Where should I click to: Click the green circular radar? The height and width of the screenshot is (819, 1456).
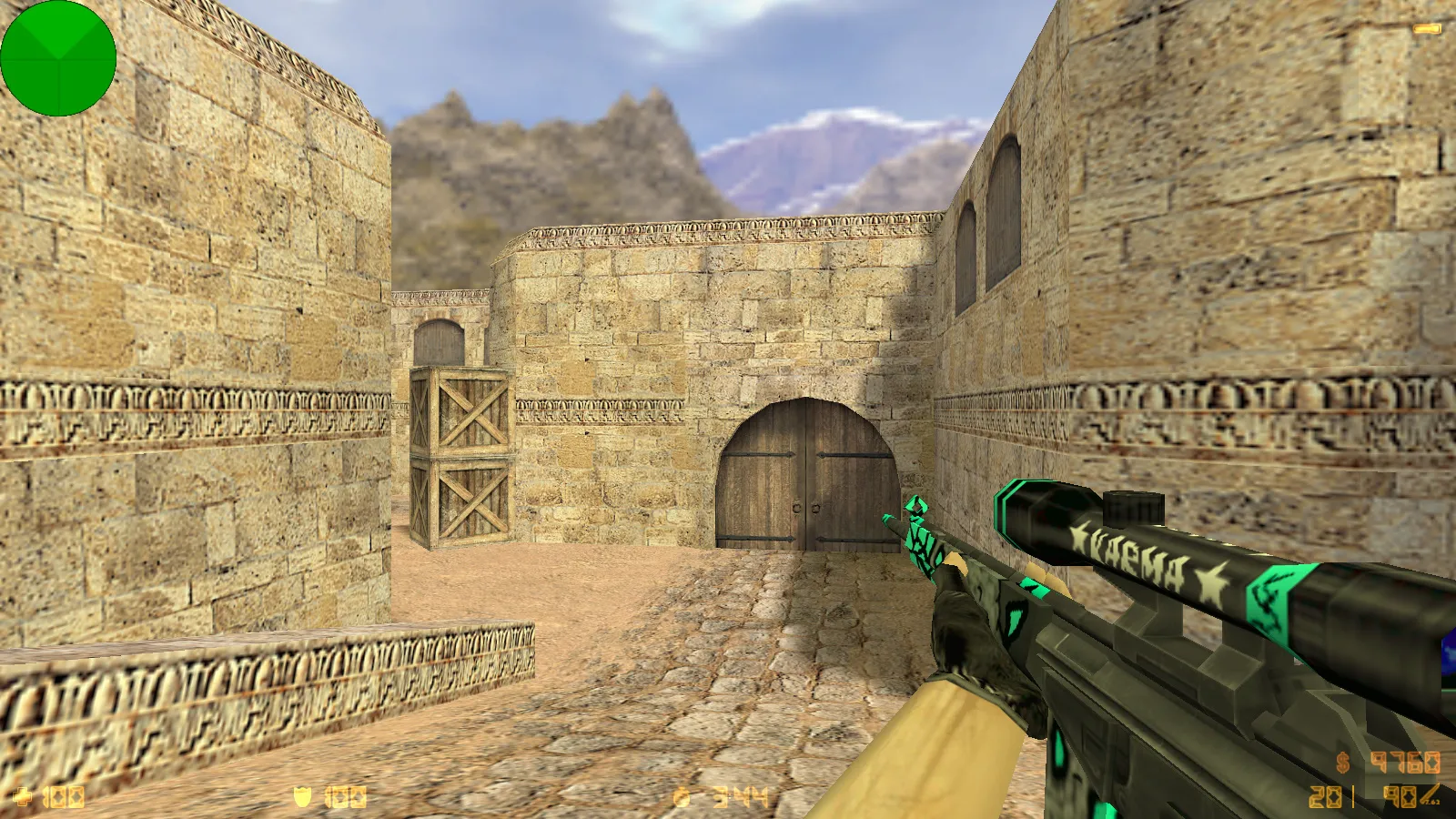pos(58,58)
